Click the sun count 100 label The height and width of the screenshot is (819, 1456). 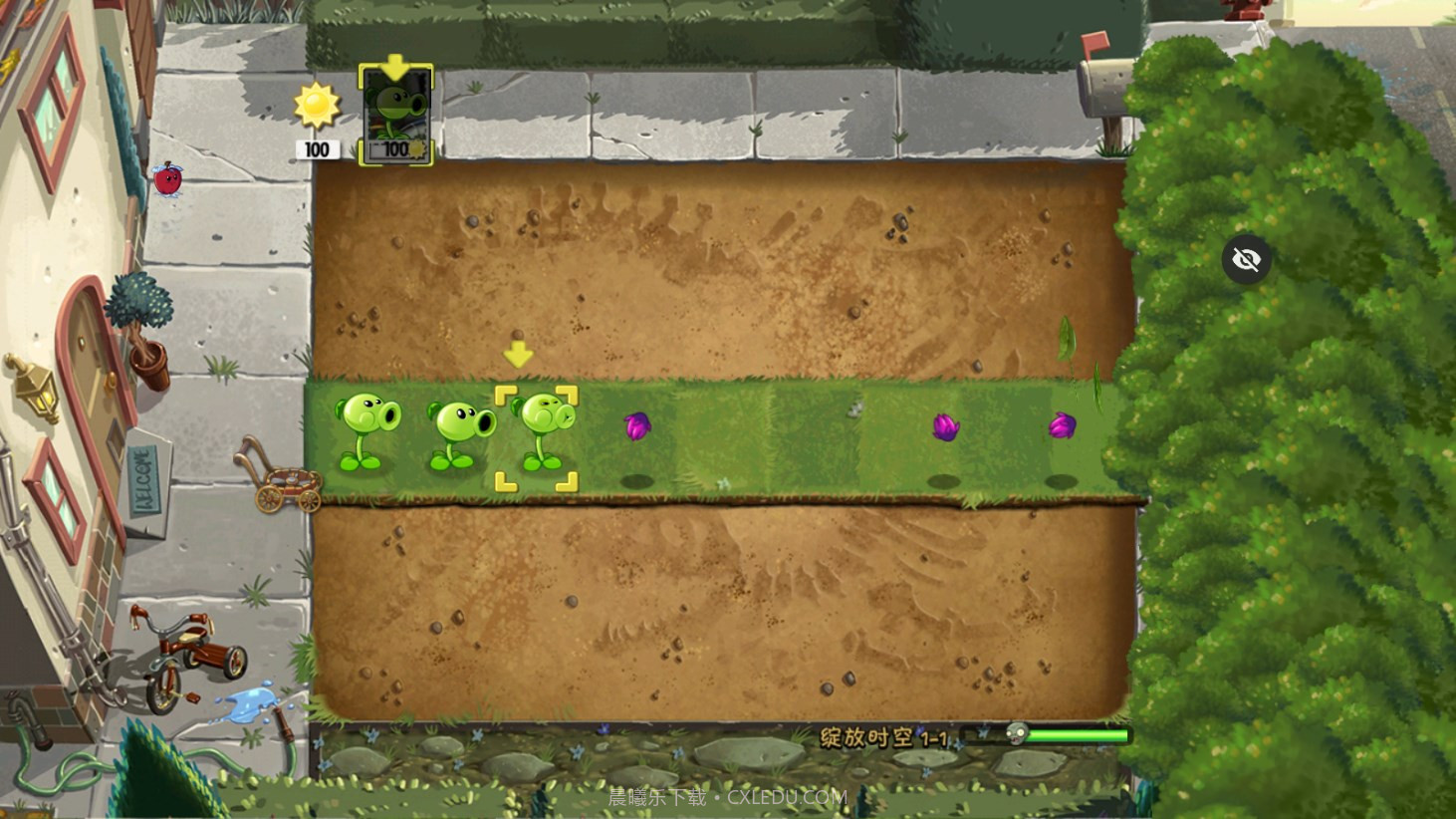(316, 150)
